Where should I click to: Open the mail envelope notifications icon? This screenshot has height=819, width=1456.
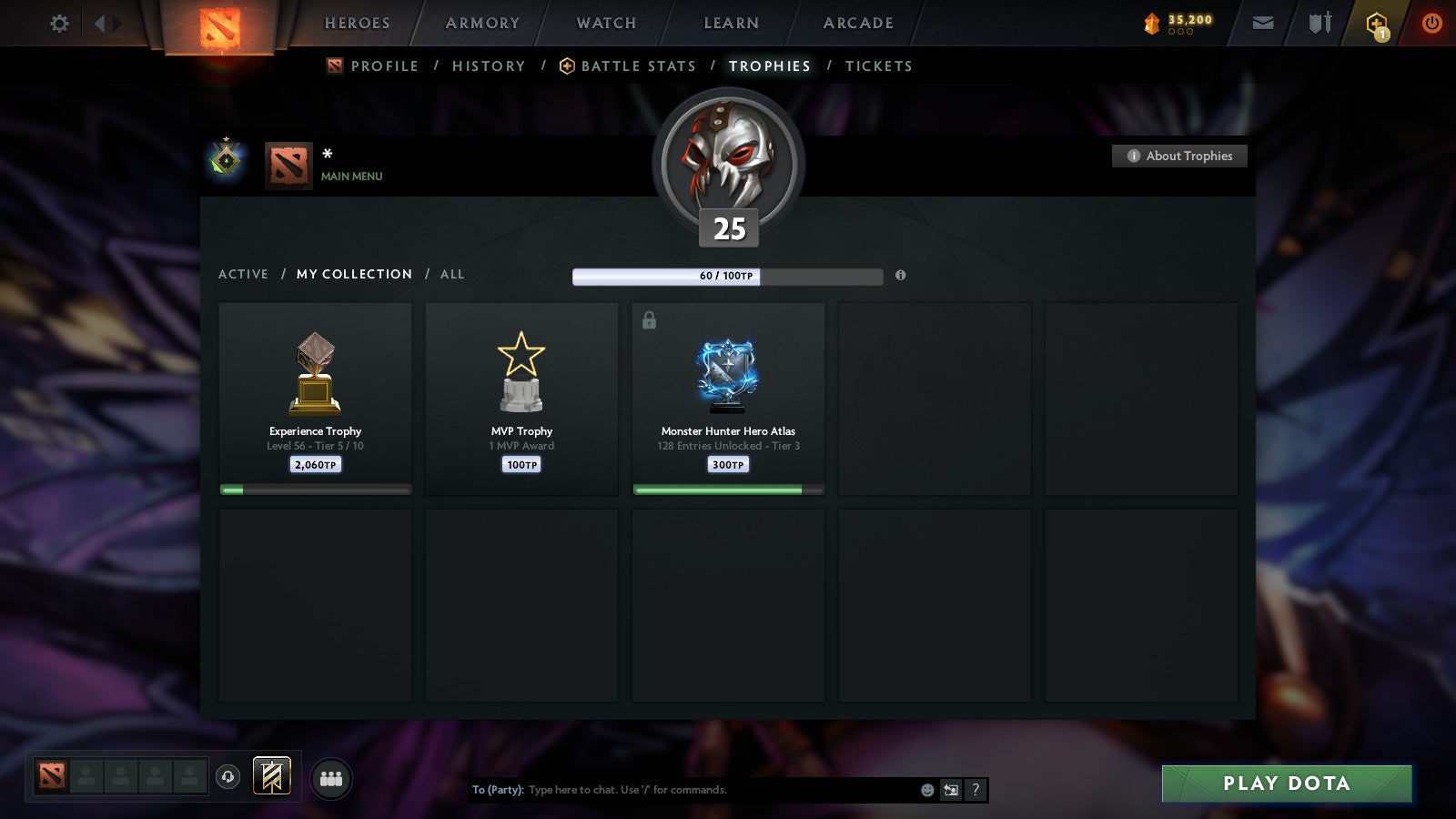tap(1263, 24)
